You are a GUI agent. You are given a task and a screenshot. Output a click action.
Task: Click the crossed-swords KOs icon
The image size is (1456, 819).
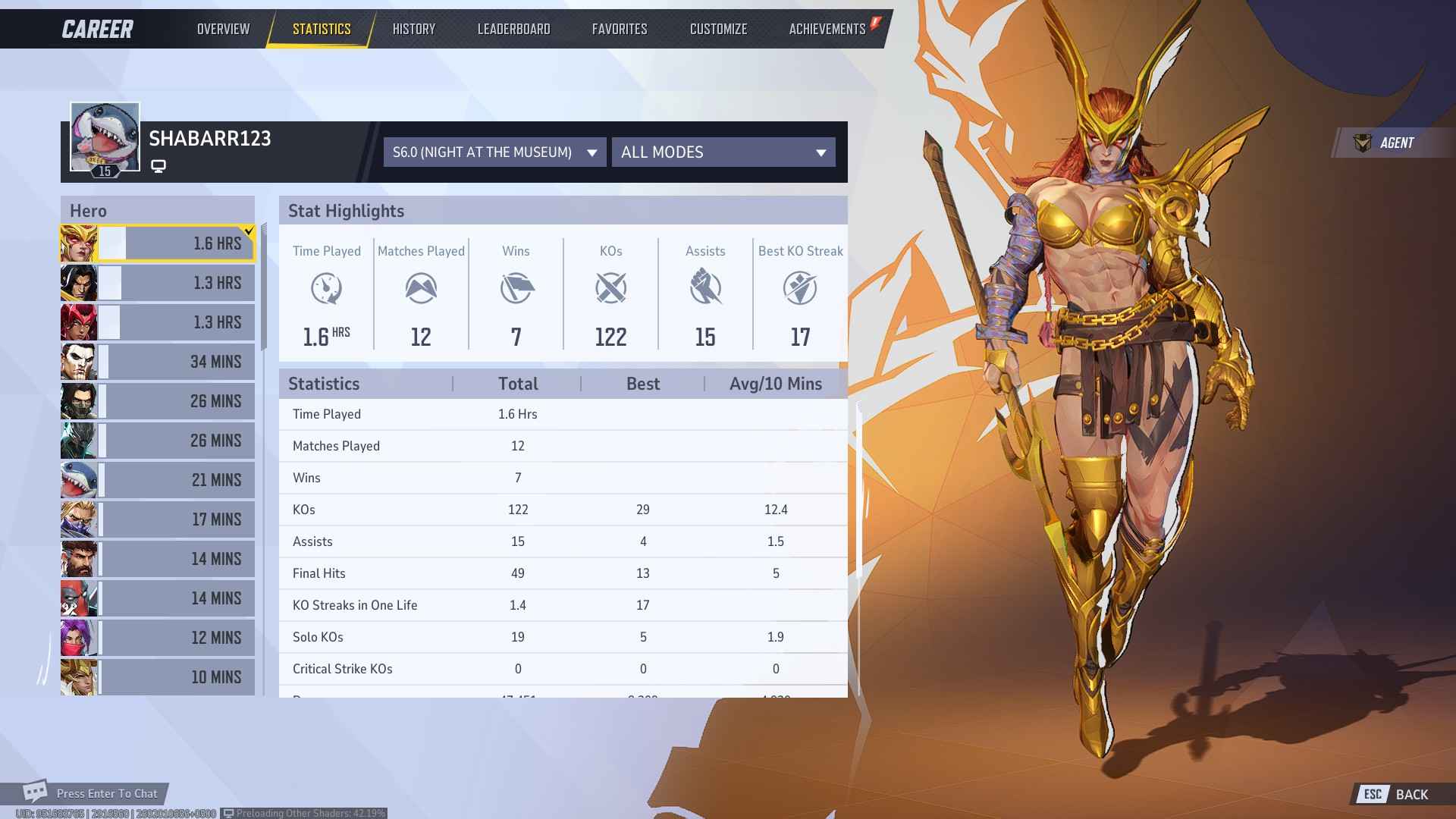pos(610,288)
